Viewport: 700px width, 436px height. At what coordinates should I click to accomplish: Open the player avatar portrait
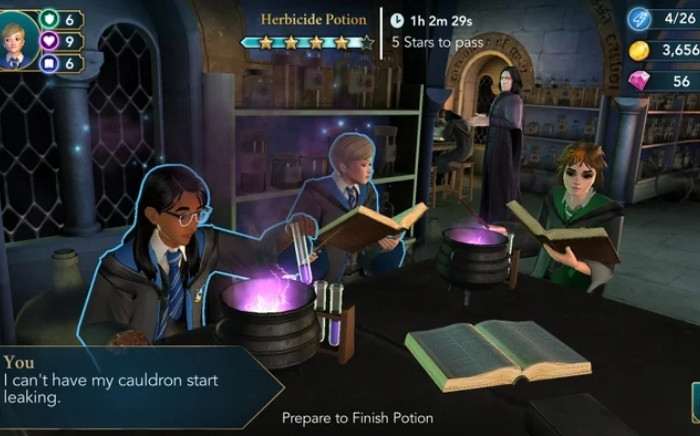pos(17,40)
